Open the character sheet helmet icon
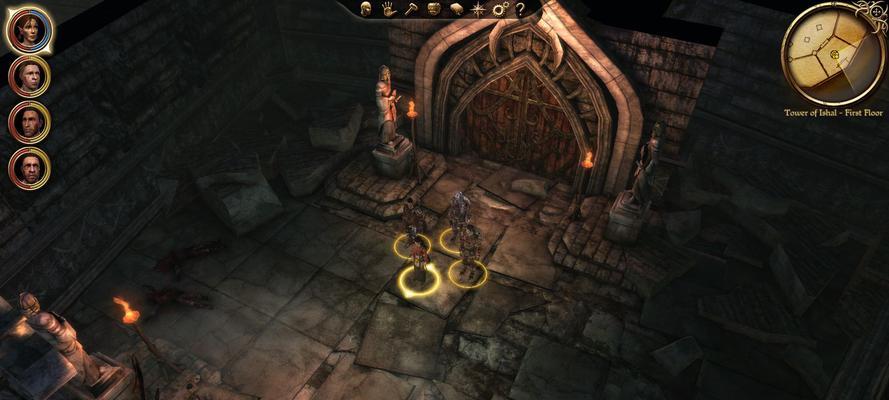Image resolution: width=889 pixels, height=400 pixels. click(366, 9)
